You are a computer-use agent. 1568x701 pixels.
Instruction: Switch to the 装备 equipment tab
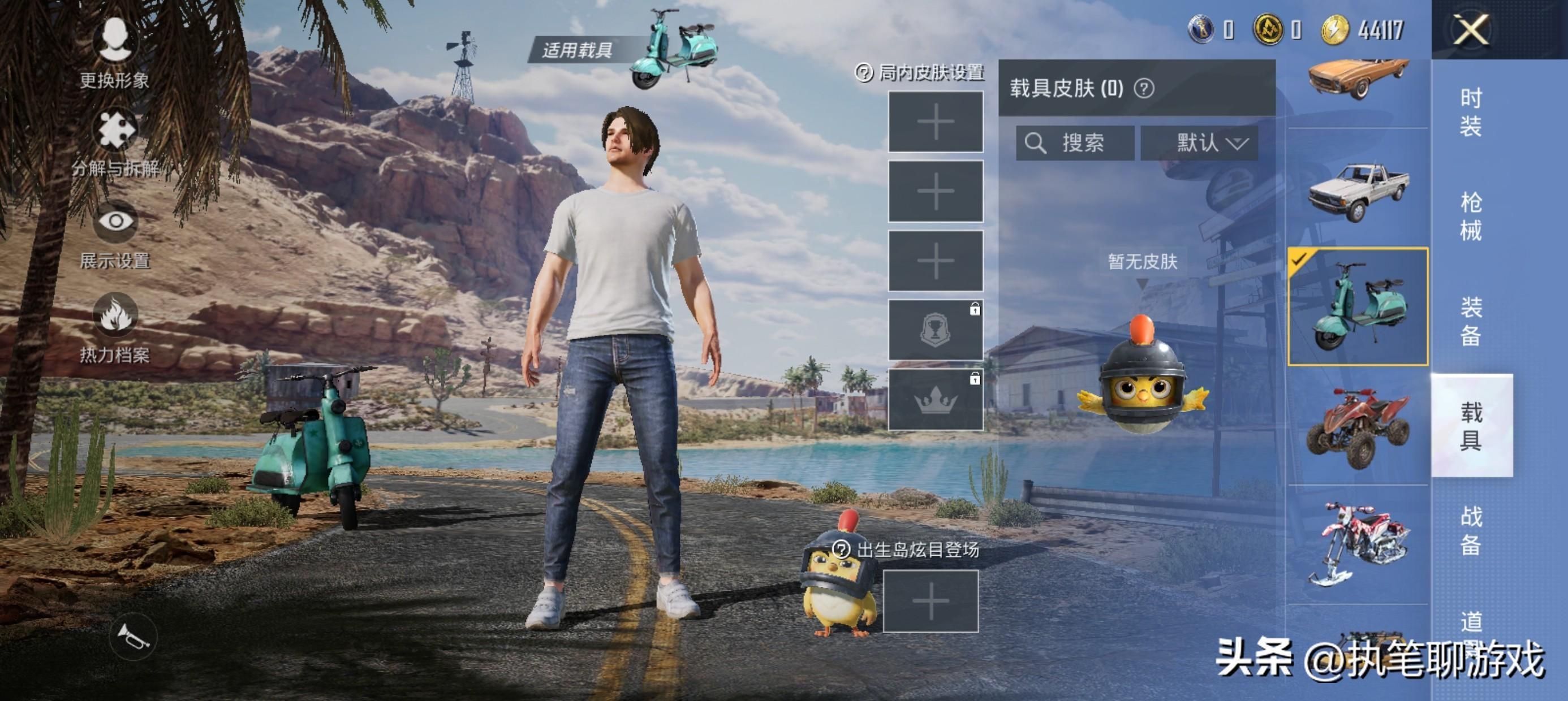tap(1471, 321)
